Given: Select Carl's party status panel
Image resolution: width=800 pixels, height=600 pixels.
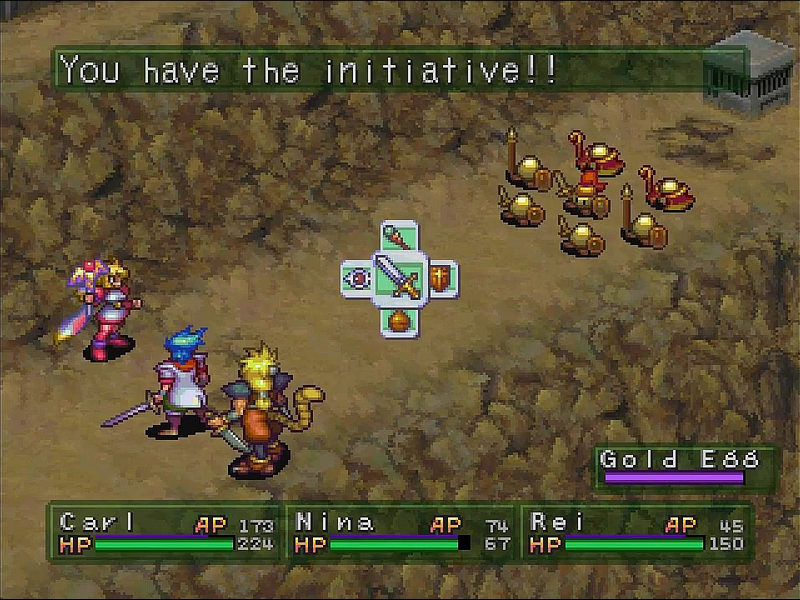Looking at the screenshot, I should (165, 532).
